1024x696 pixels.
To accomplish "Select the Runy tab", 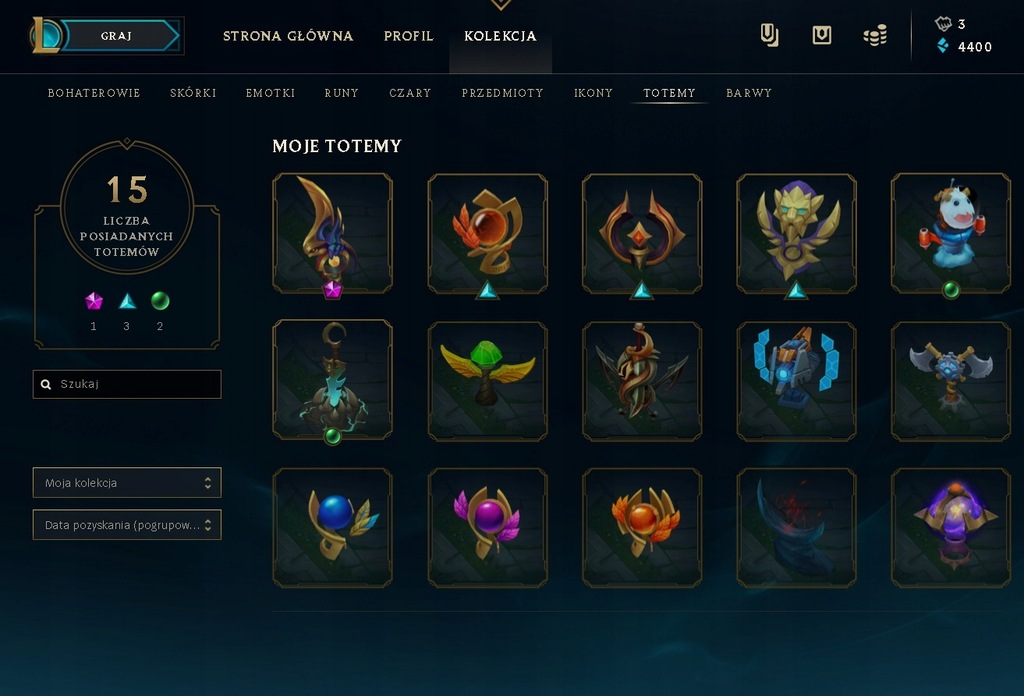I will 342,93.
